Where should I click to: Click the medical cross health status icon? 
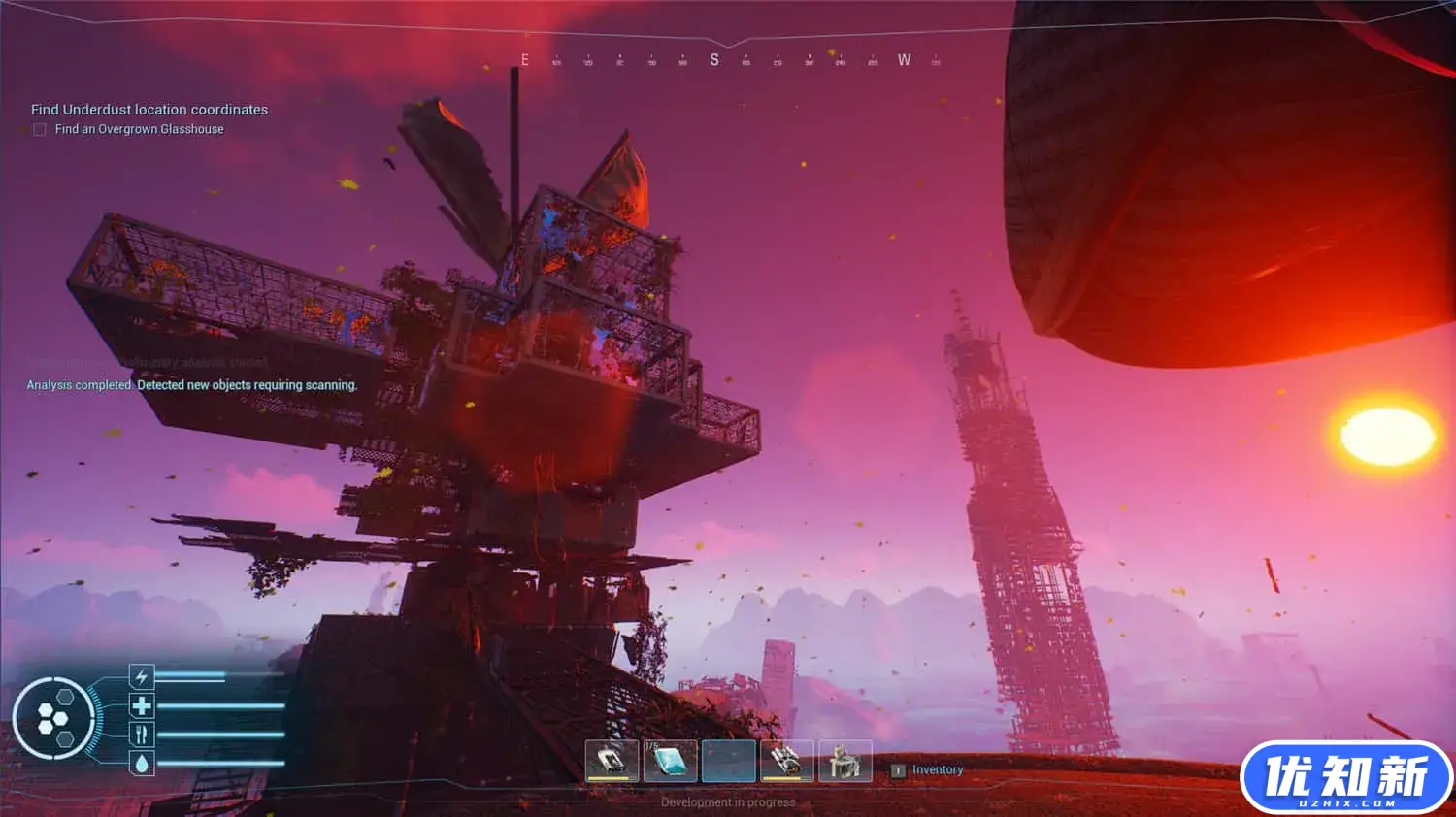[142, 705]
